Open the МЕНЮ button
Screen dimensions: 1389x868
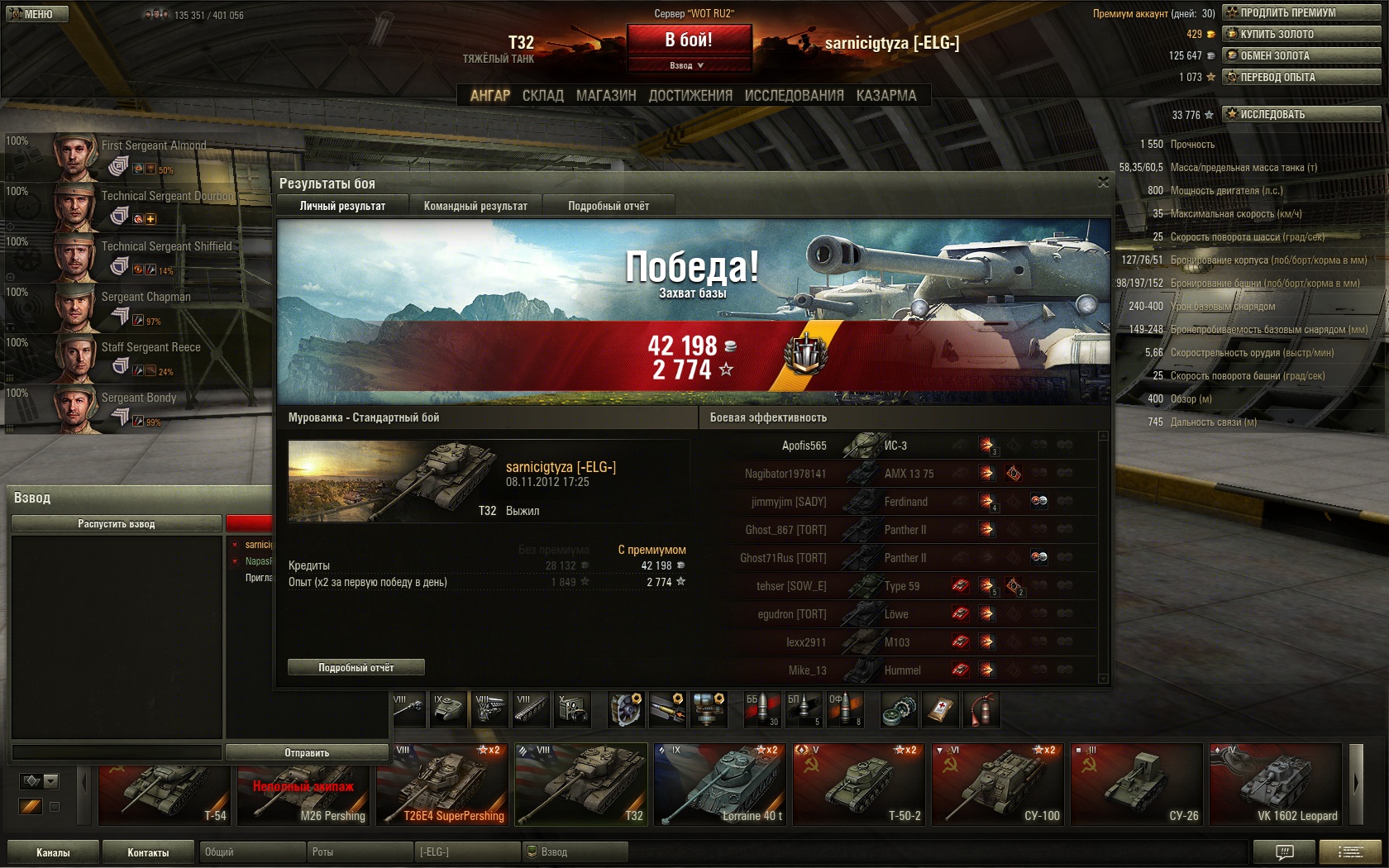click(35, 14)
